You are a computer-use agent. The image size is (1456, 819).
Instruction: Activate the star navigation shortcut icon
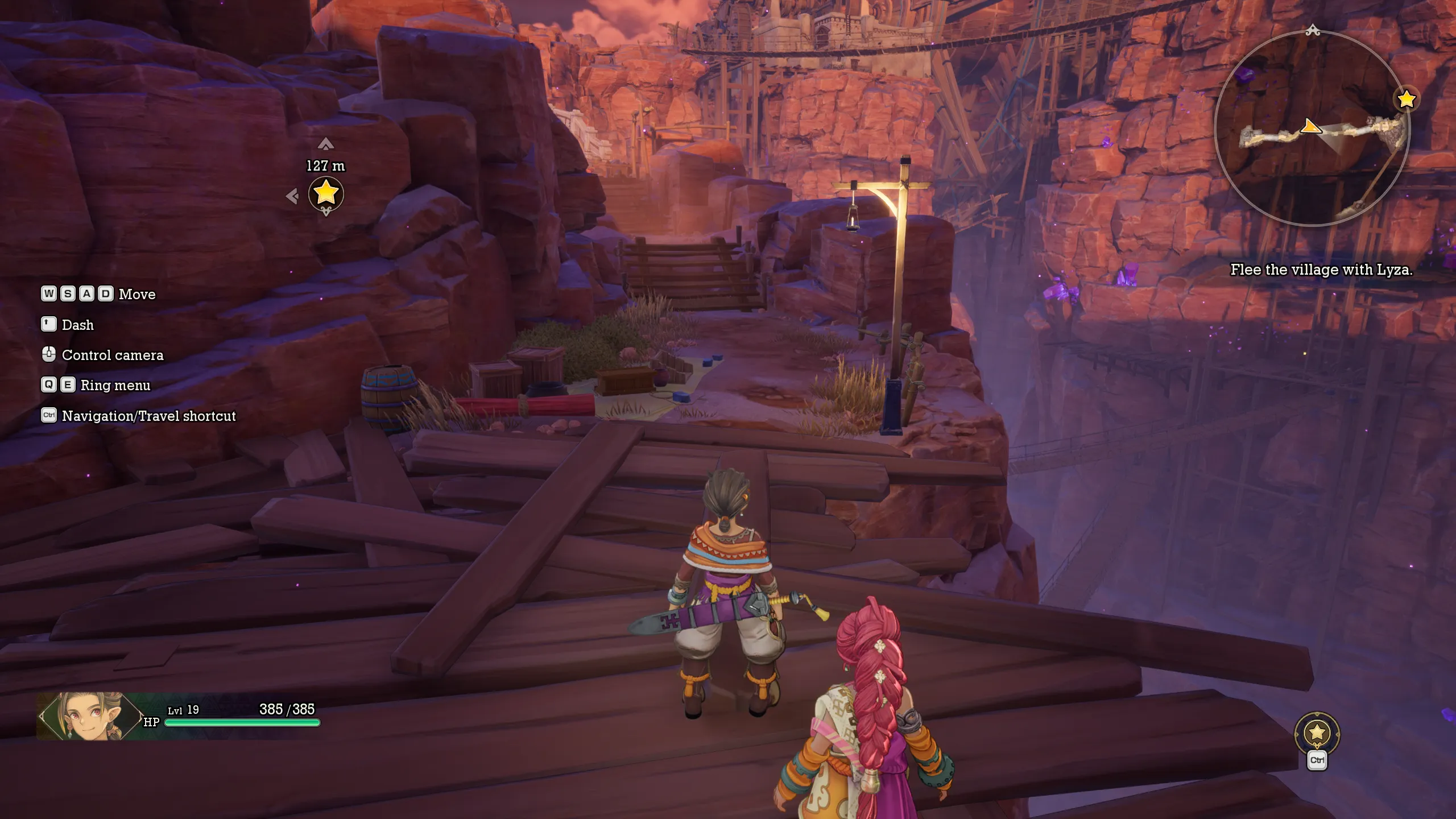tap(1317, 733)
